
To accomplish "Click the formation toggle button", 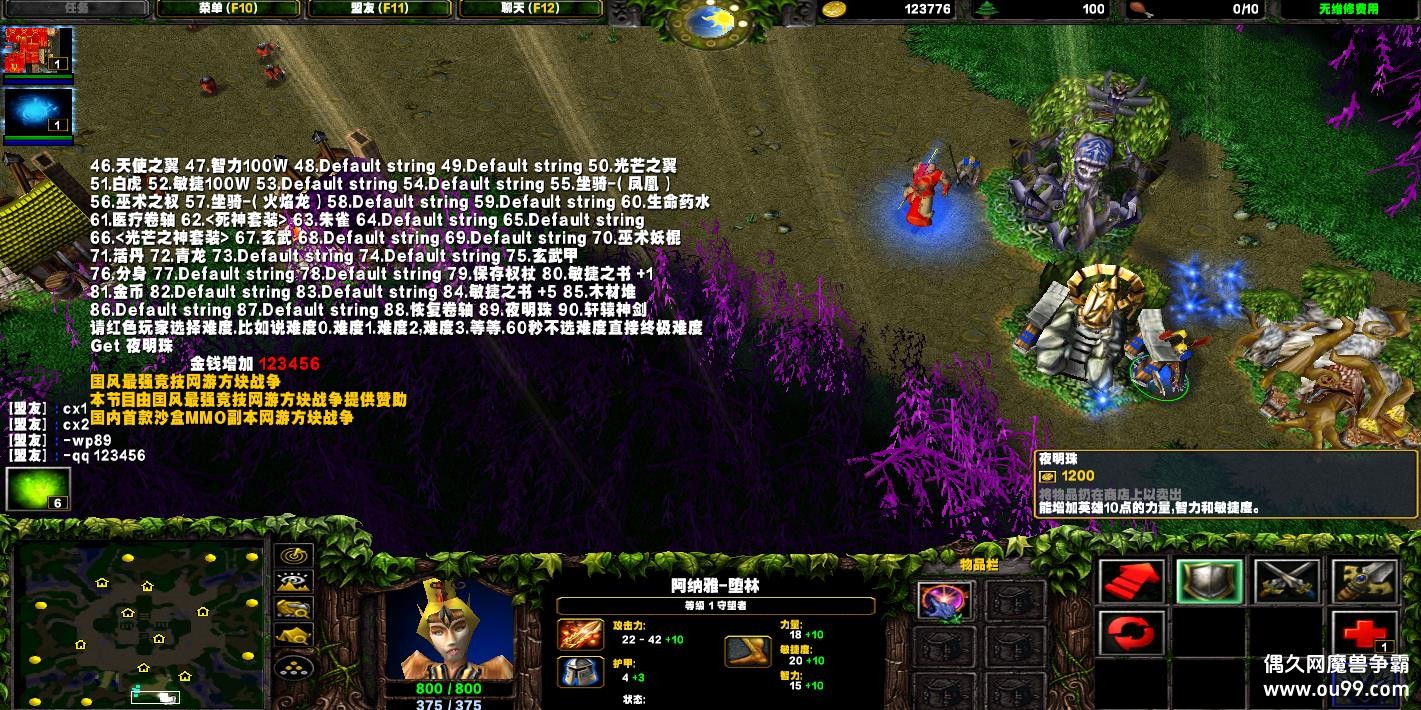I will pyautogui.click(x=293, y=662).
